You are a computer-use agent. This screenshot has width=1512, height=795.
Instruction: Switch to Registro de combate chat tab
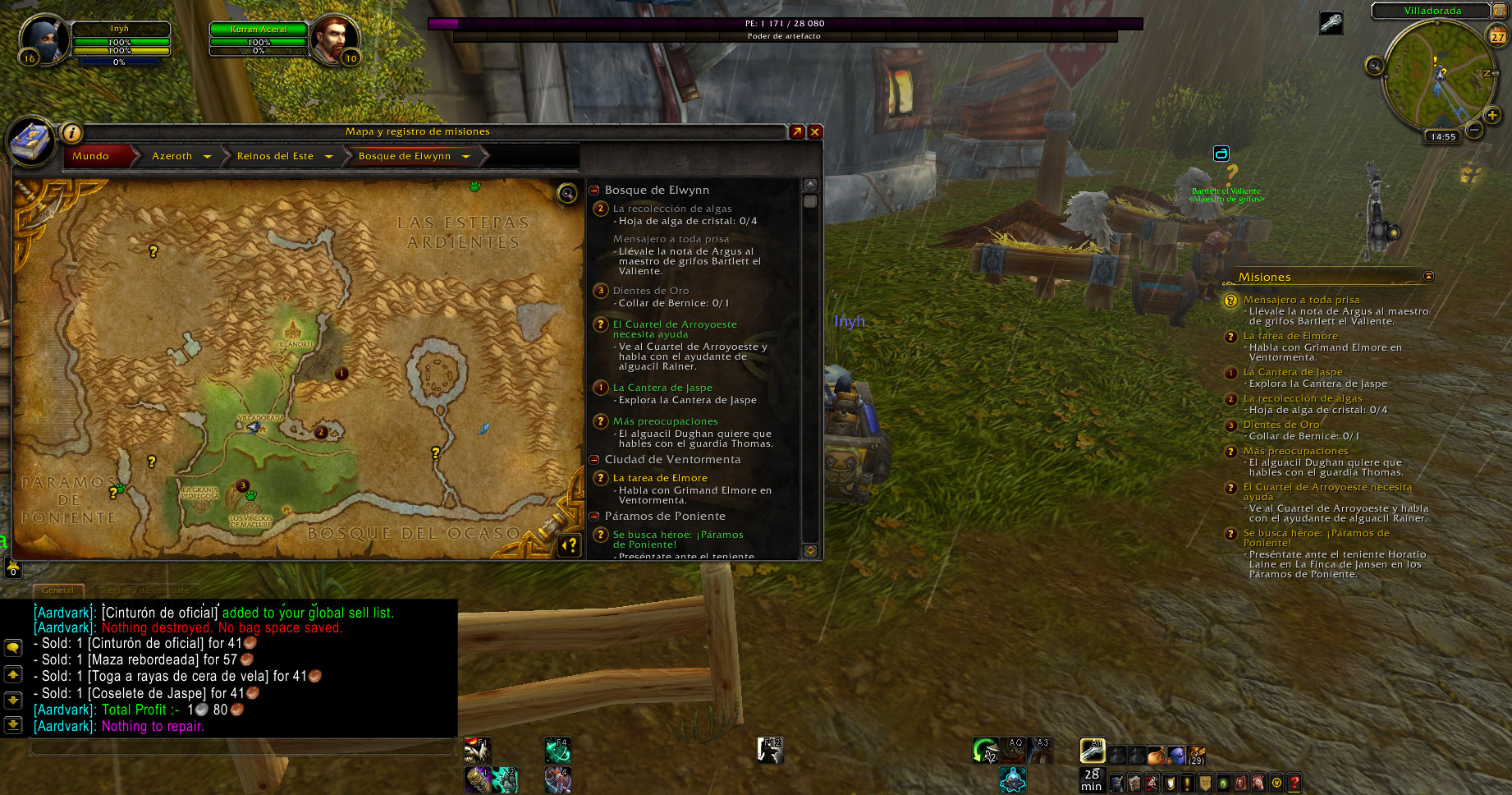144,590
